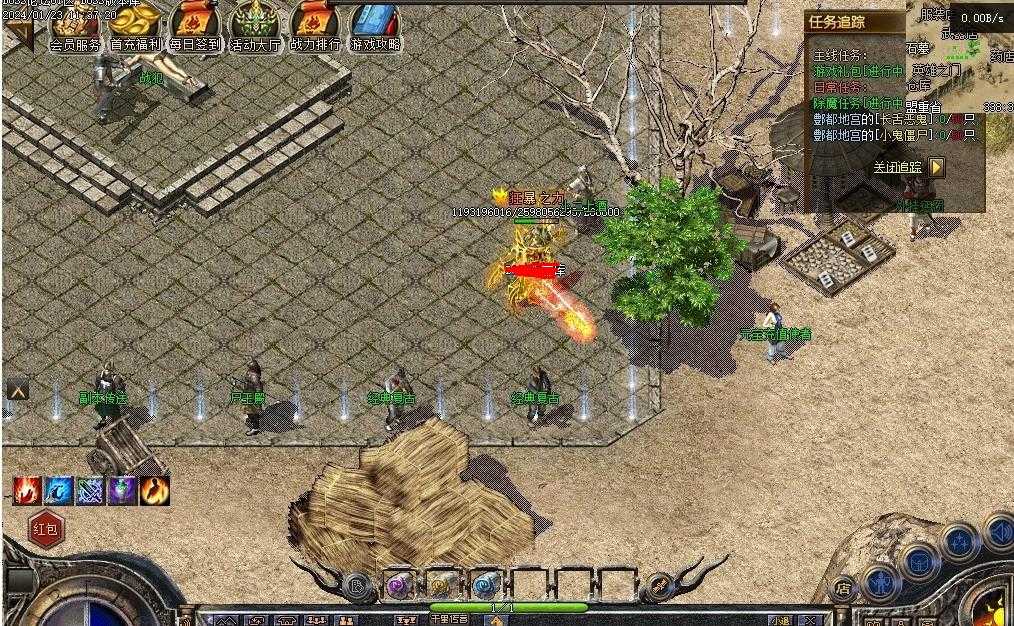Activate the purple figure skill icon
The height and width of the screenshot is (626, 1014).
click(123, 490)
